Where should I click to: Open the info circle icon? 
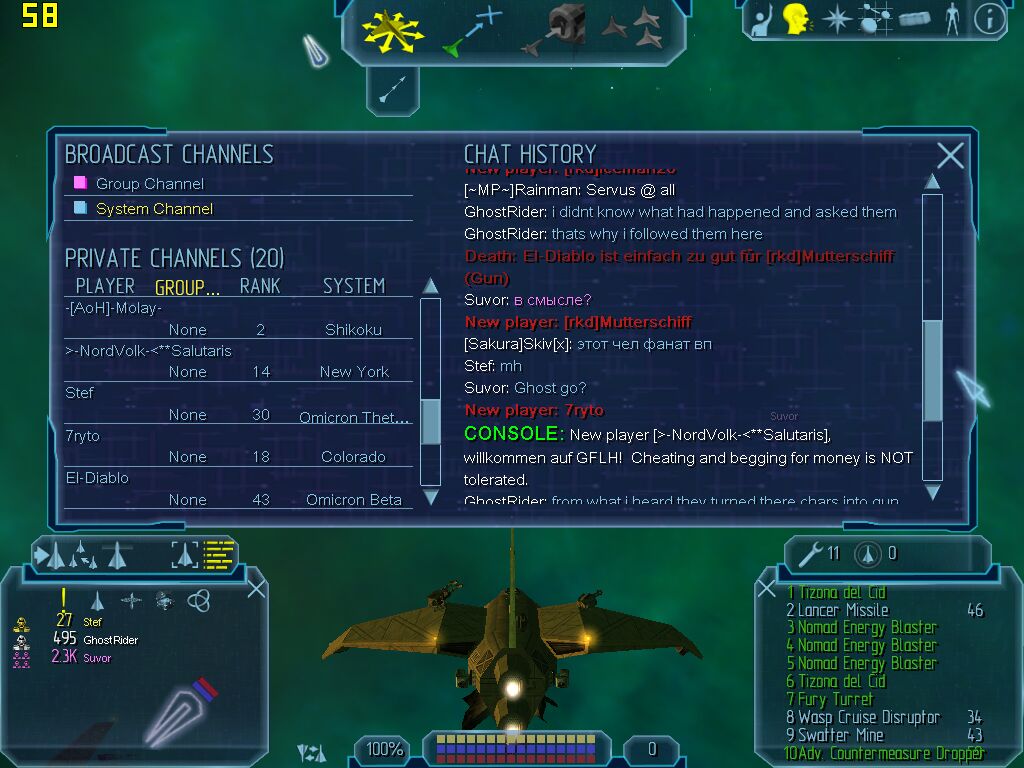click(989, 19)
